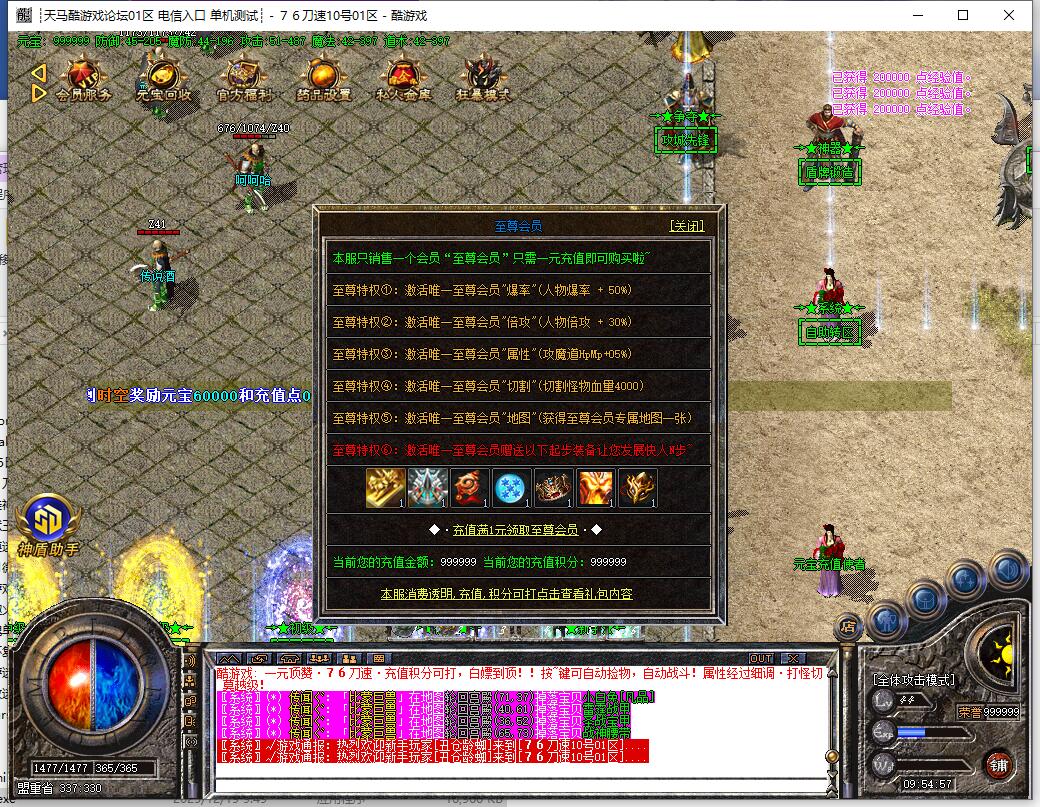
Task: Close the 至尊会员 dialog via 关闭
Action: coord(686,226)
